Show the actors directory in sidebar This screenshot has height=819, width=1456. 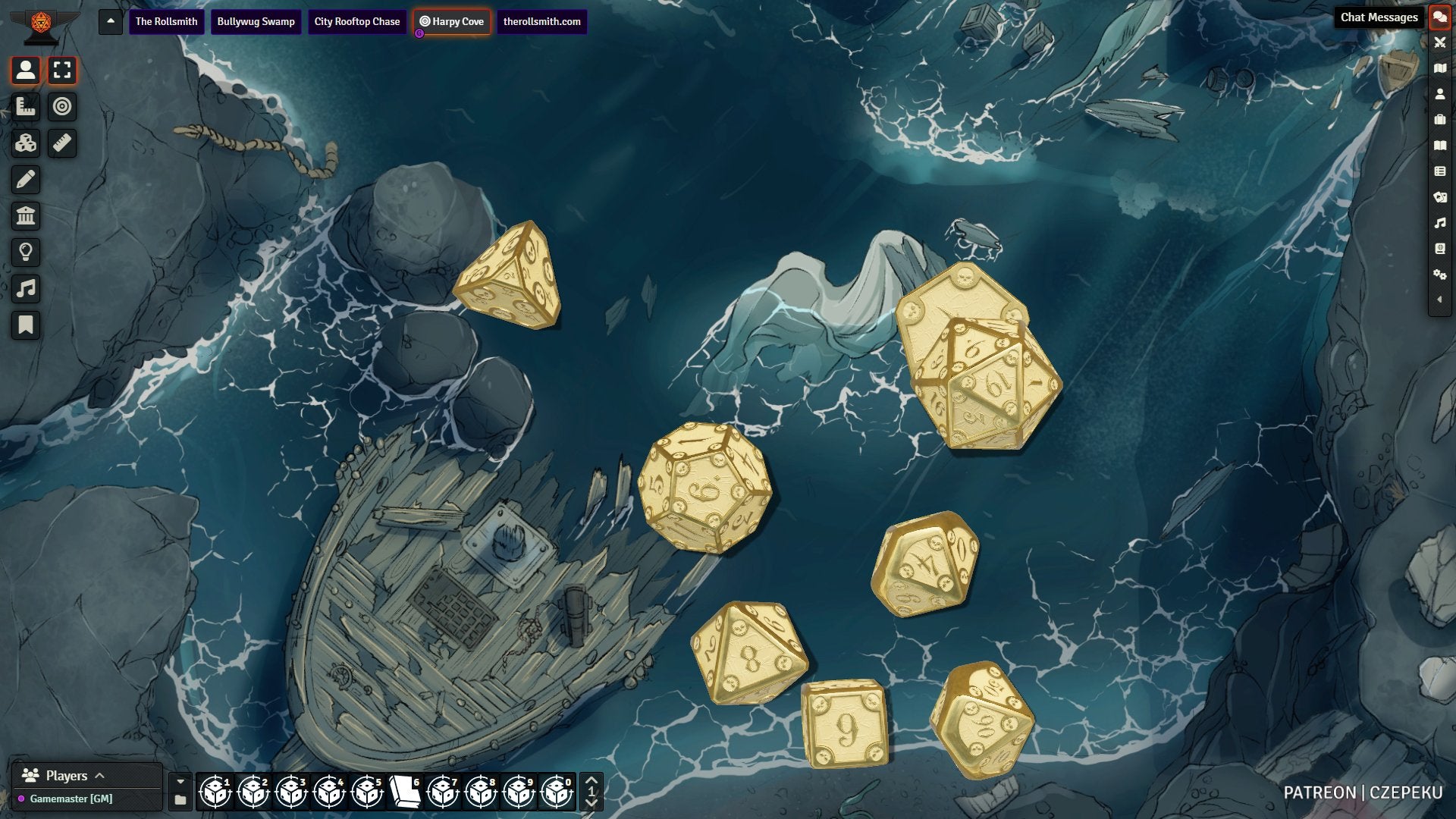pos(1439,94)
